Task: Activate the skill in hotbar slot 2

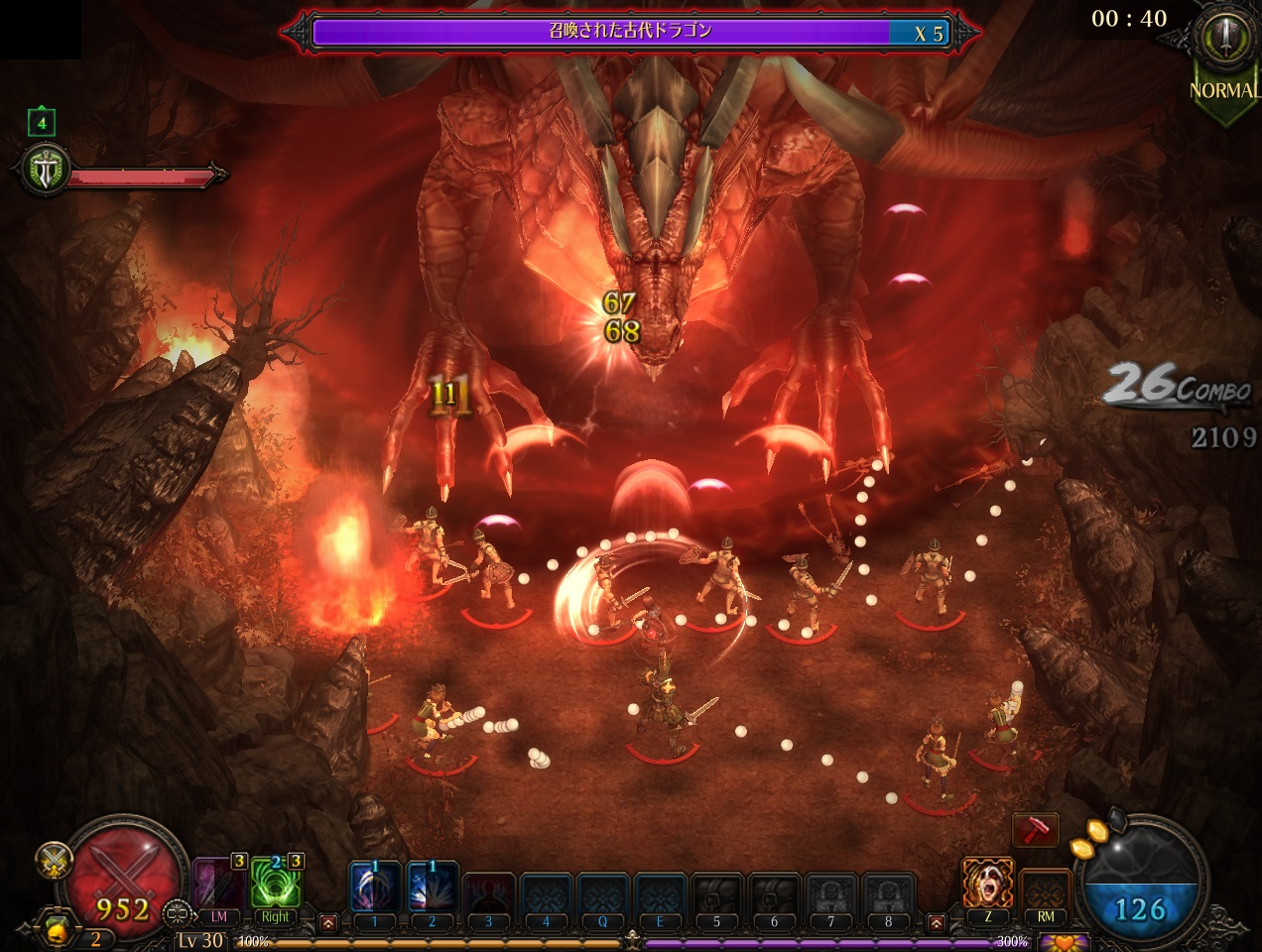Action: pos(432,888)
